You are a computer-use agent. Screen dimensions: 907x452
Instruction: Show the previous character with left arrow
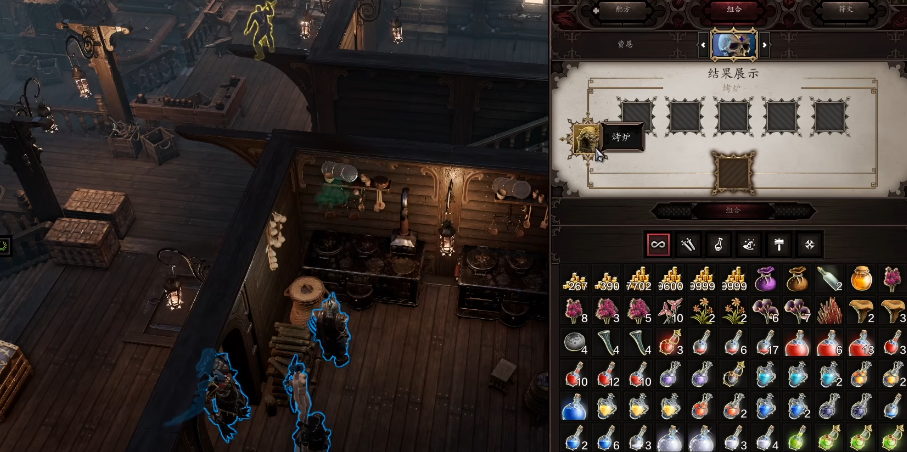(701, 44)
